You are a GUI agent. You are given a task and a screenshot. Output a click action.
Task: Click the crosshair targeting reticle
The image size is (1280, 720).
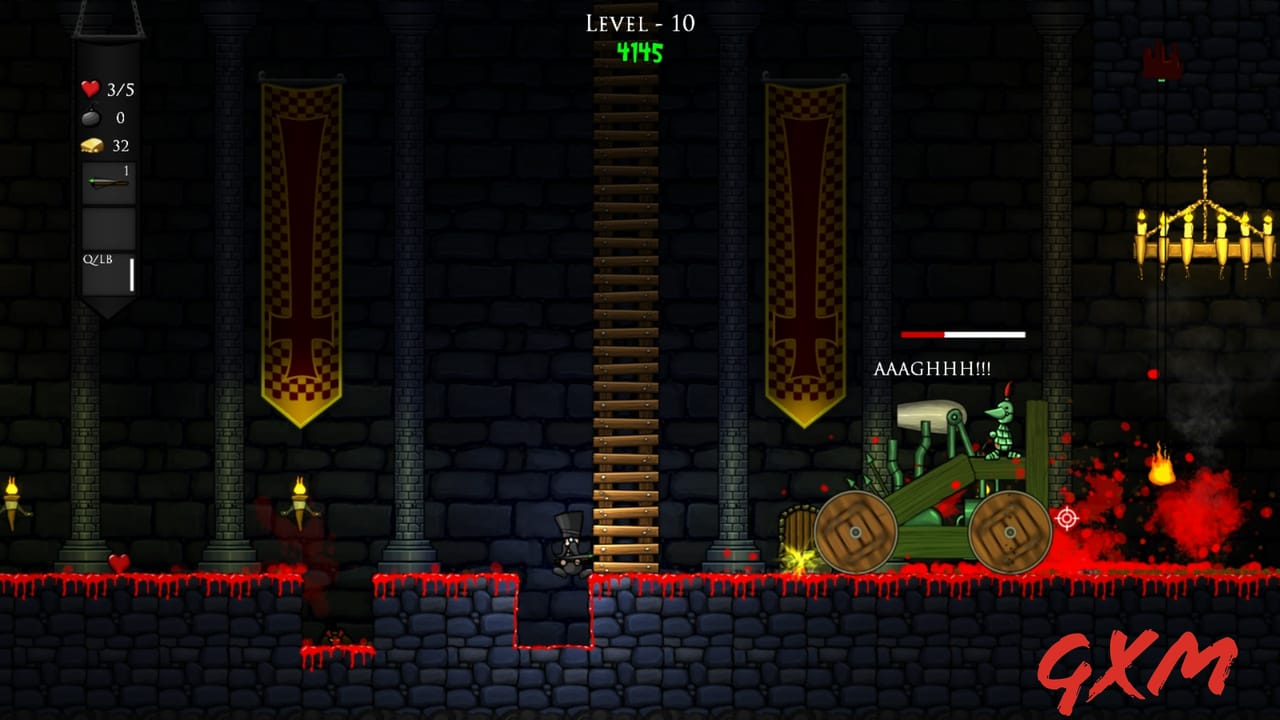1067,518
